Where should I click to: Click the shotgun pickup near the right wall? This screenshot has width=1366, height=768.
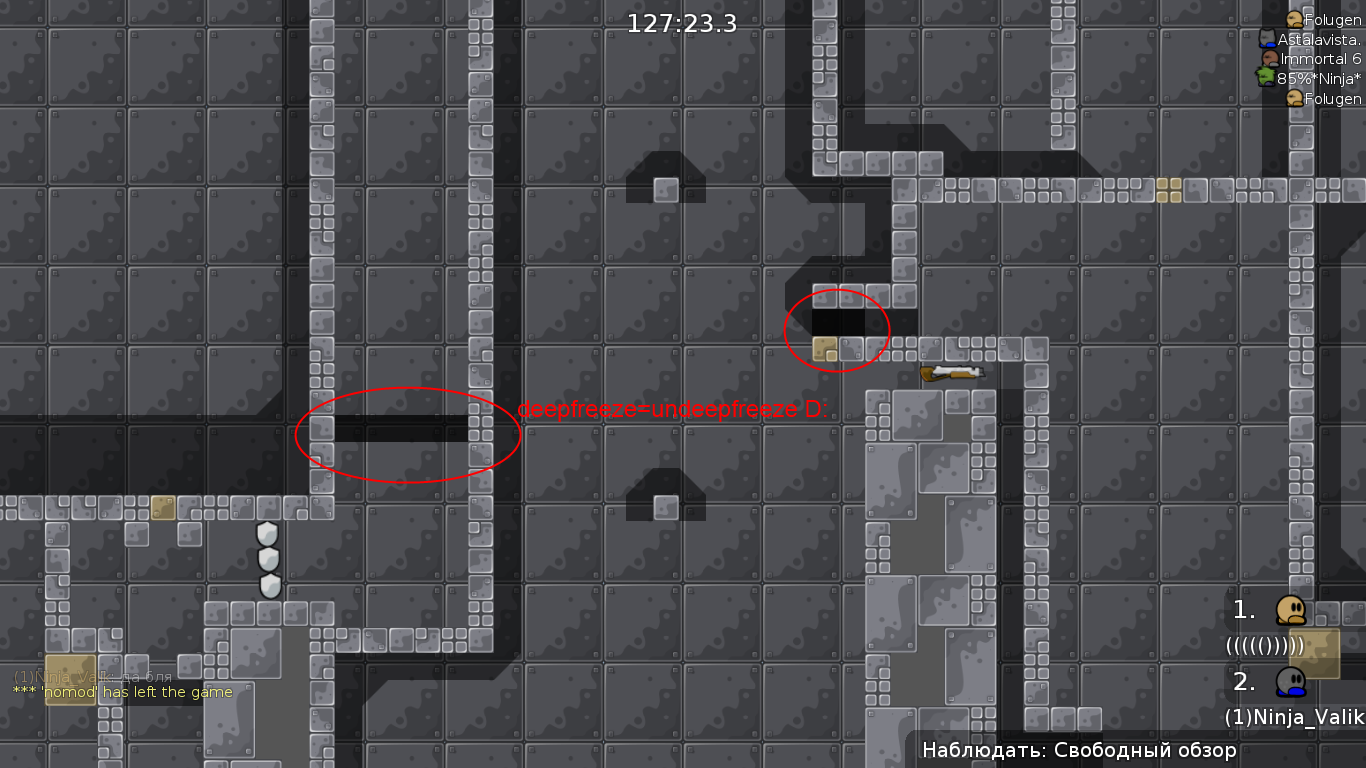[951, 371]
